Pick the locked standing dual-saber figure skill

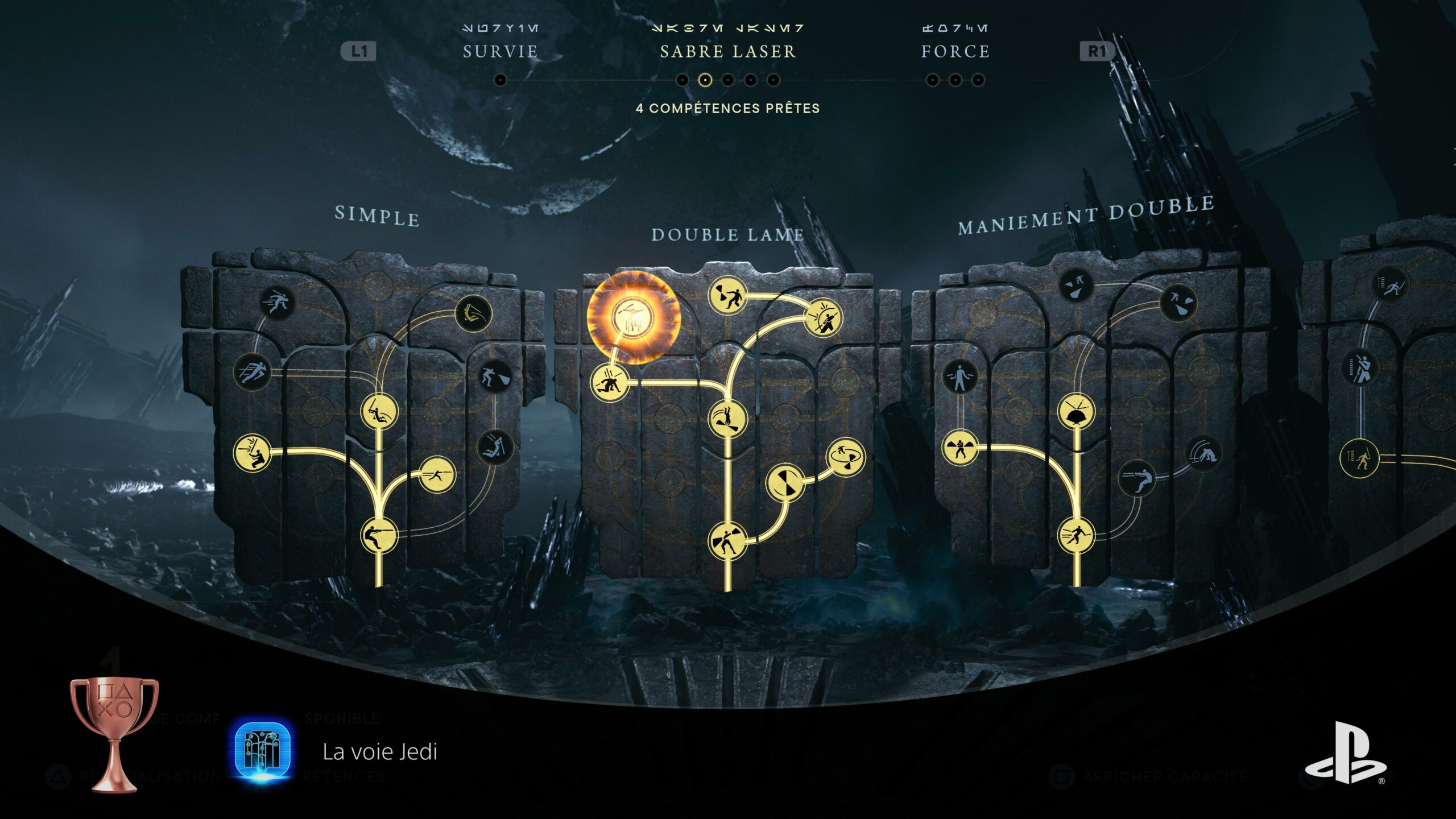pyautogui.click(x=961, y=377)
